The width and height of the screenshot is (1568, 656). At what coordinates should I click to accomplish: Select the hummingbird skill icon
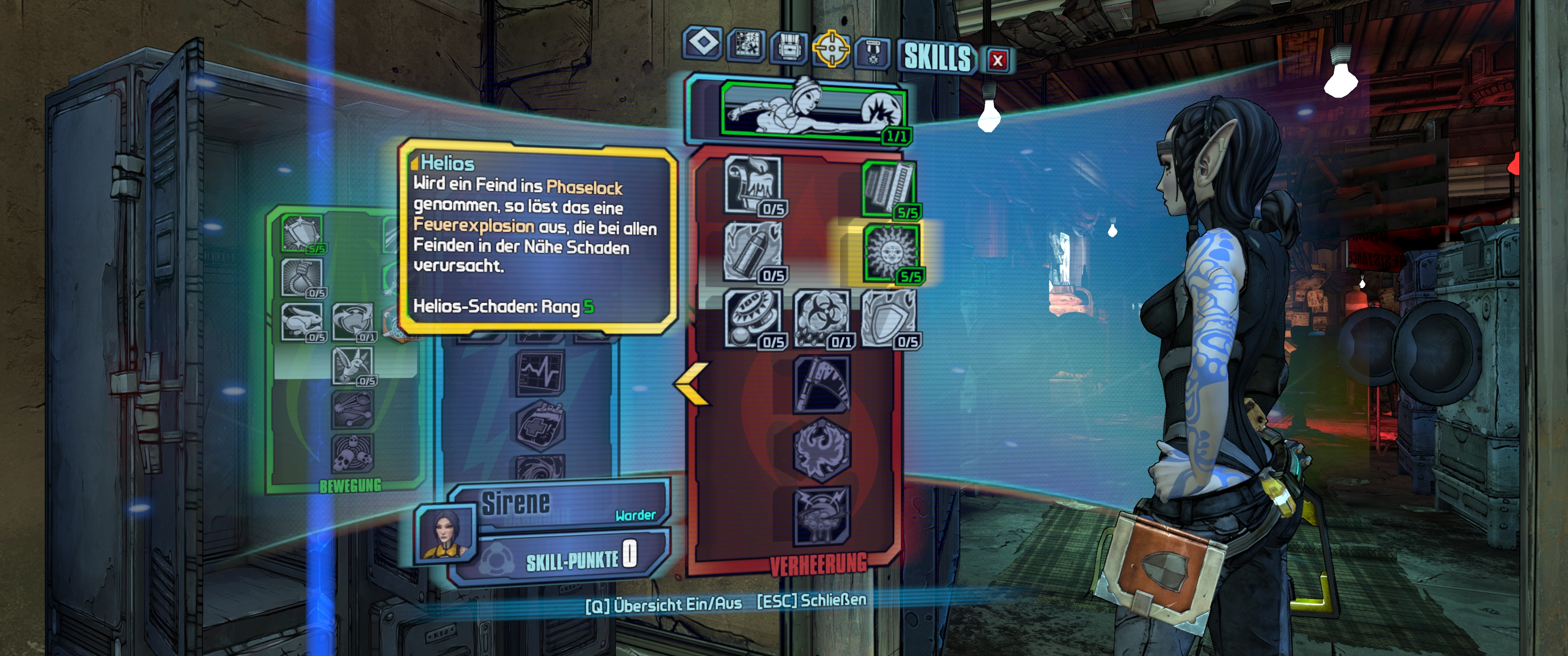tap(352, 365)
